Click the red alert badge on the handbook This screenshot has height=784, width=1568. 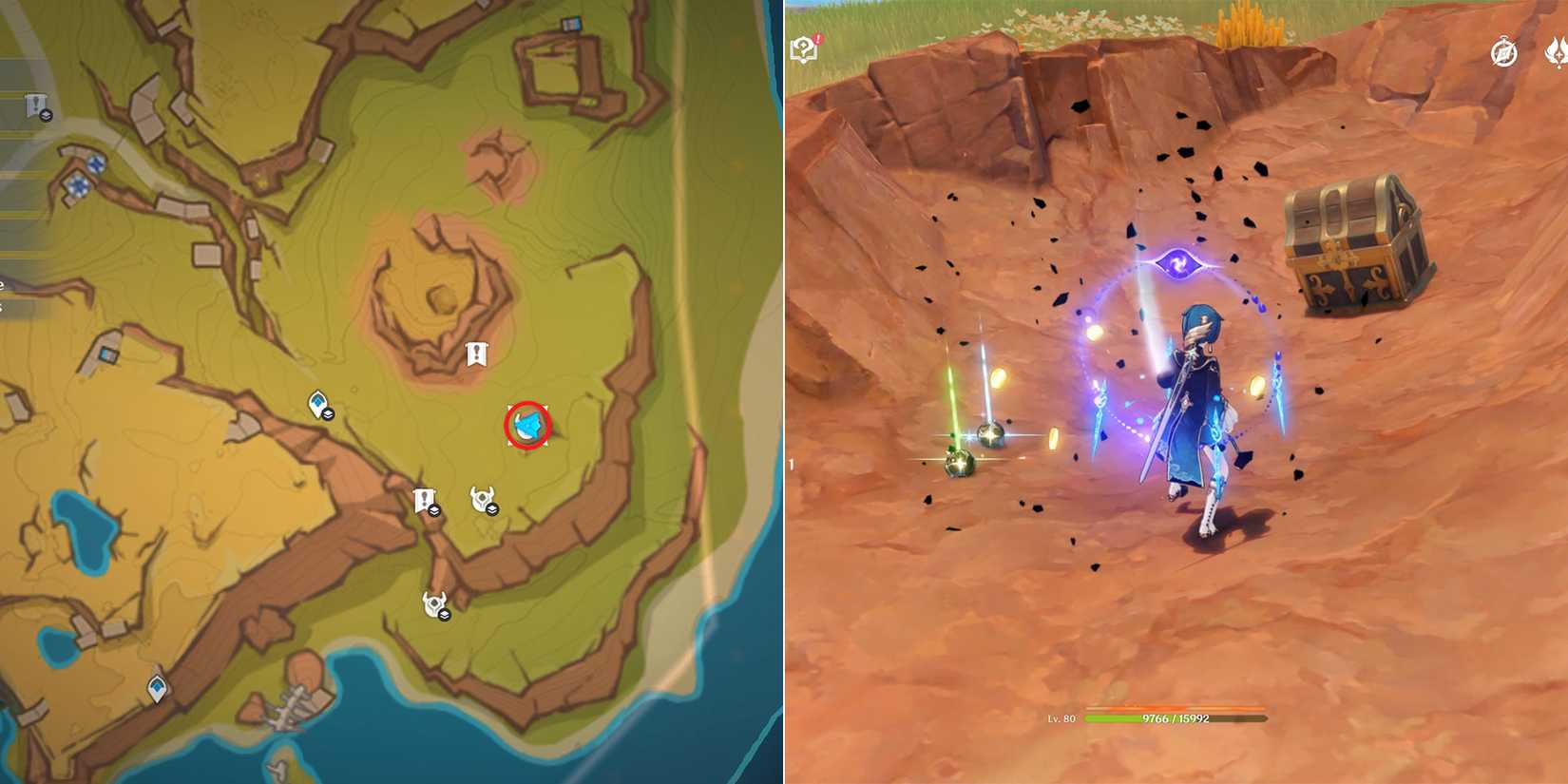(x=818, y=39)
